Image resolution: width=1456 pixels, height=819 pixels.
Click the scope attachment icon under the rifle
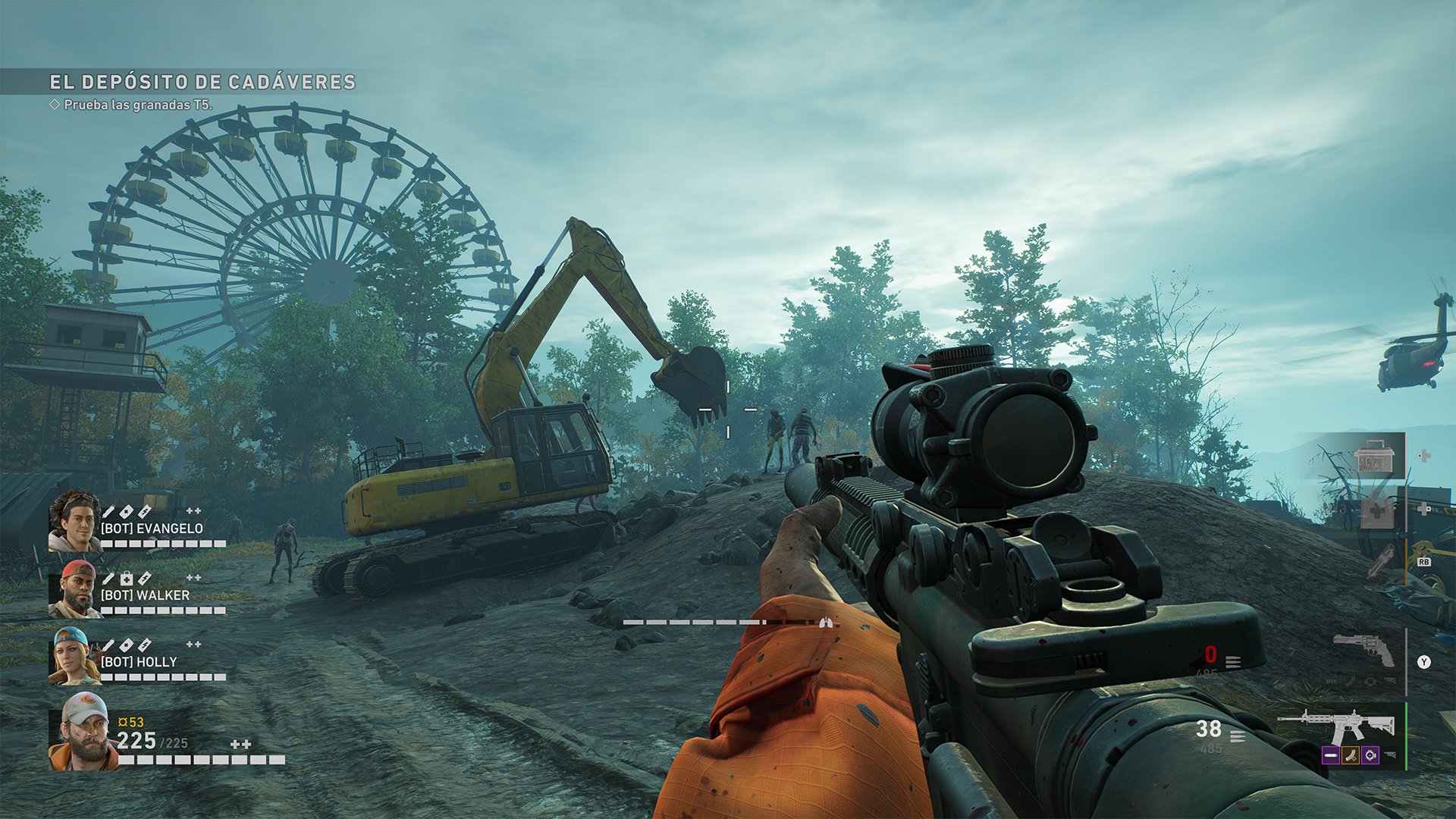(x=1370, y=755)
